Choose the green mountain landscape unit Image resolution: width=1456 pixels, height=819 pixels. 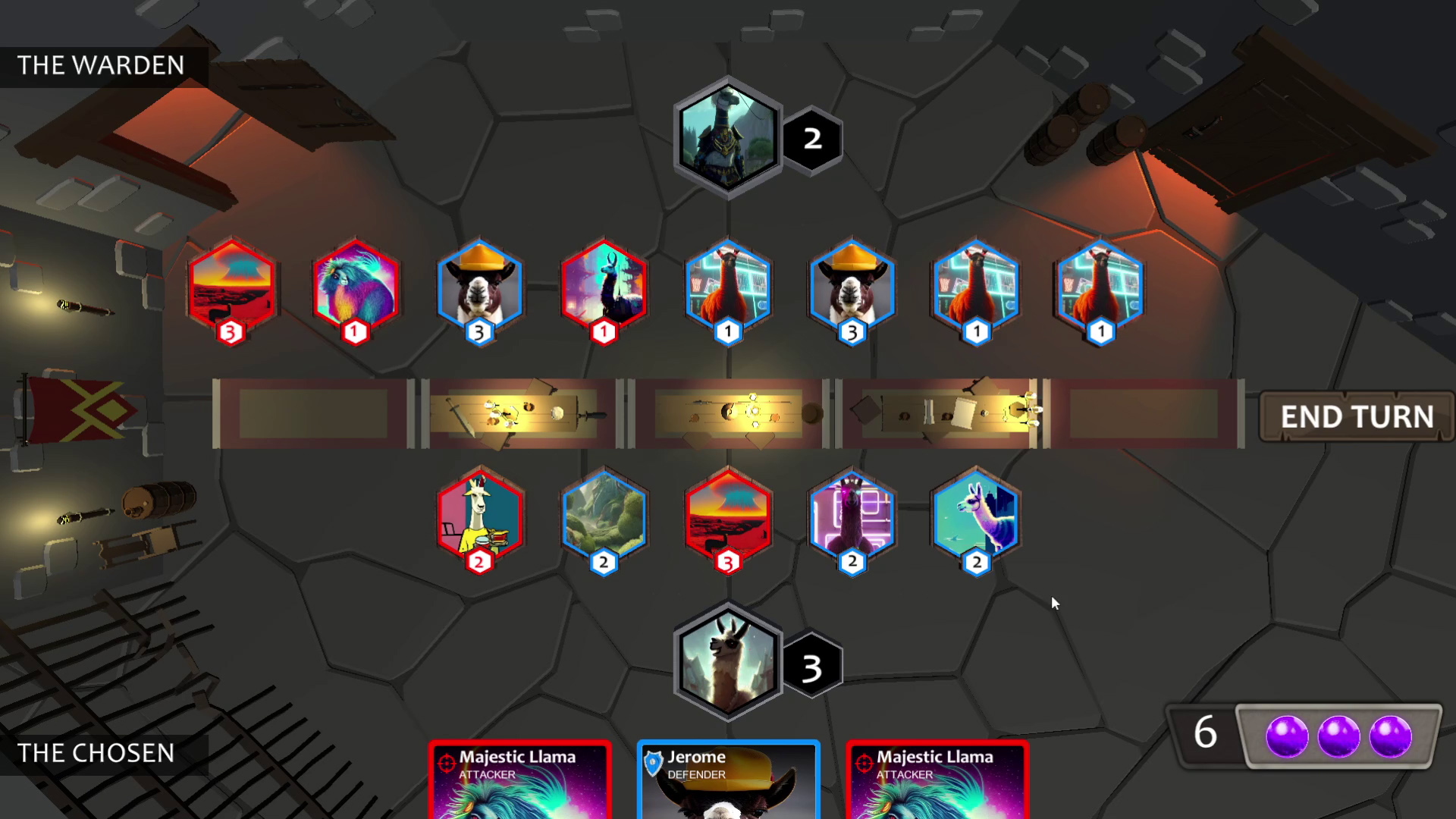point(604,517)
